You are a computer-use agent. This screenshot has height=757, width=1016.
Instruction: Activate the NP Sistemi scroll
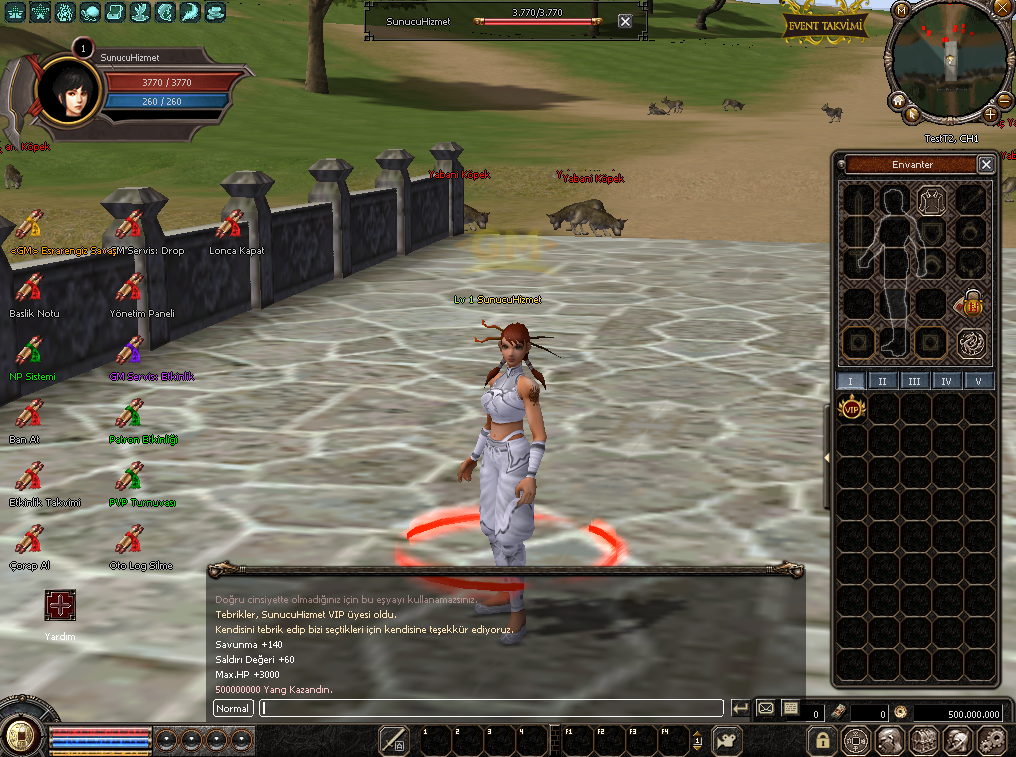[30, 351]
